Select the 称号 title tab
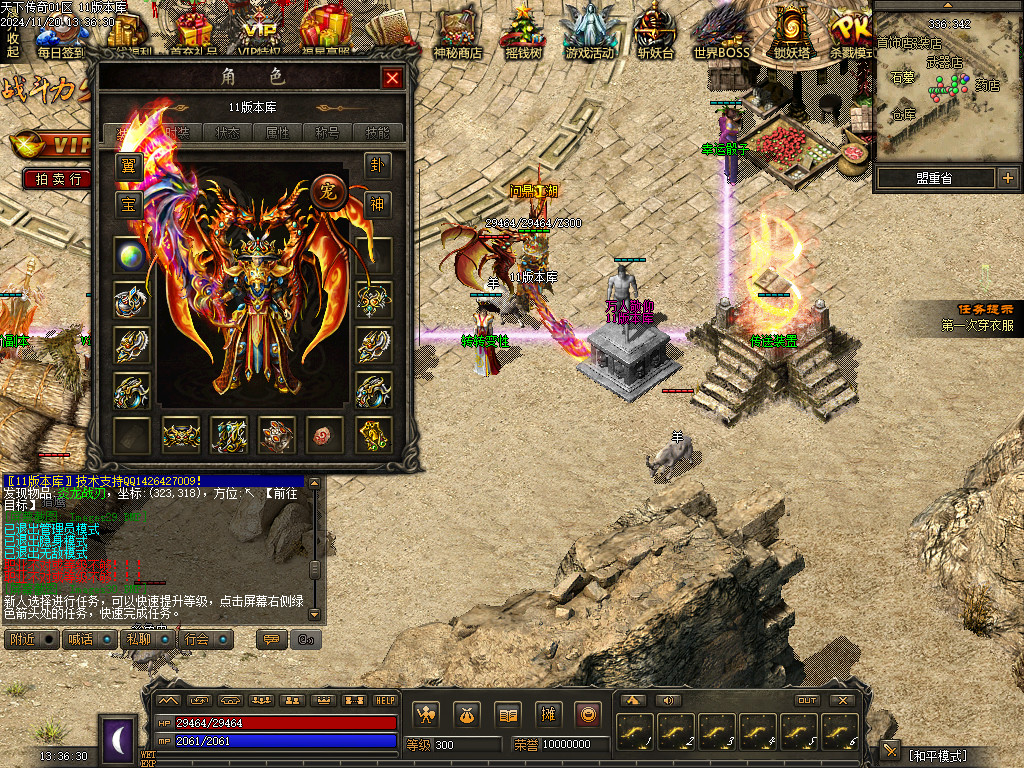Viewport: 1024px width, 768px height. pos(328,132)
